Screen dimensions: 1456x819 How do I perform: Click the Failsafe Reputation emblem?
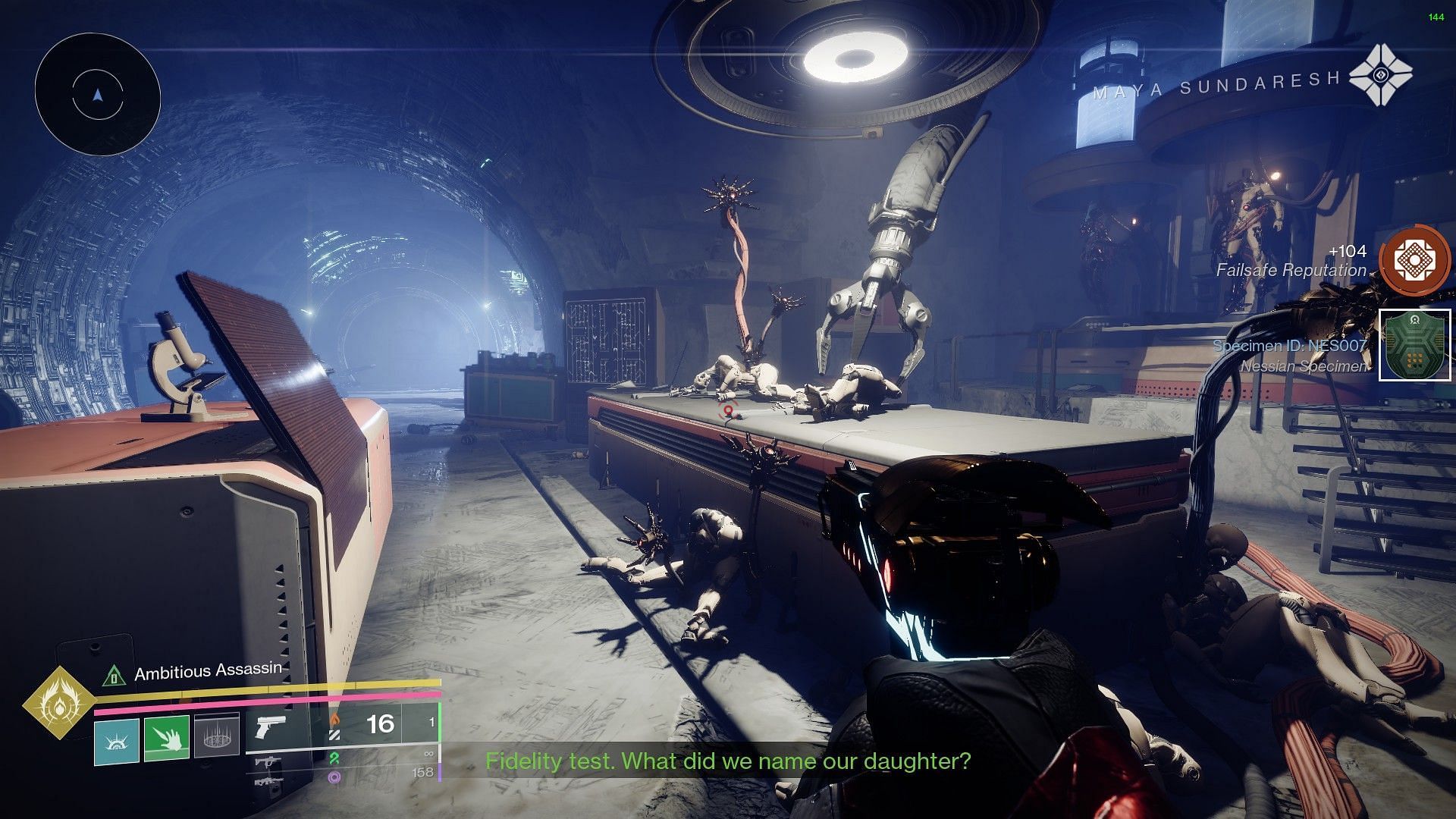pyautogui.click(x=1414, y=261)
